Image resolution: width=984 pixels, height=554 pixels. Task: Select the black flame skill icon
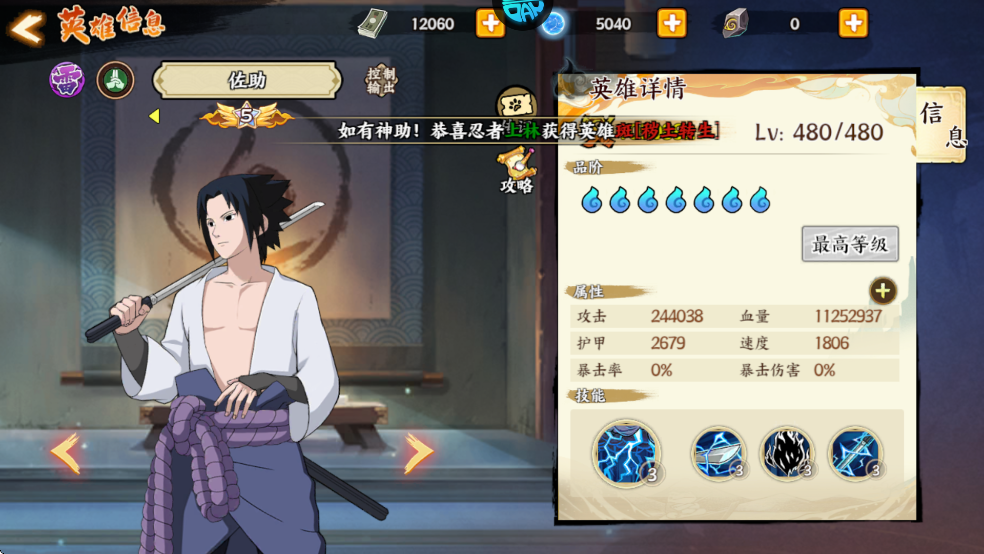click(x=787, y=454)
